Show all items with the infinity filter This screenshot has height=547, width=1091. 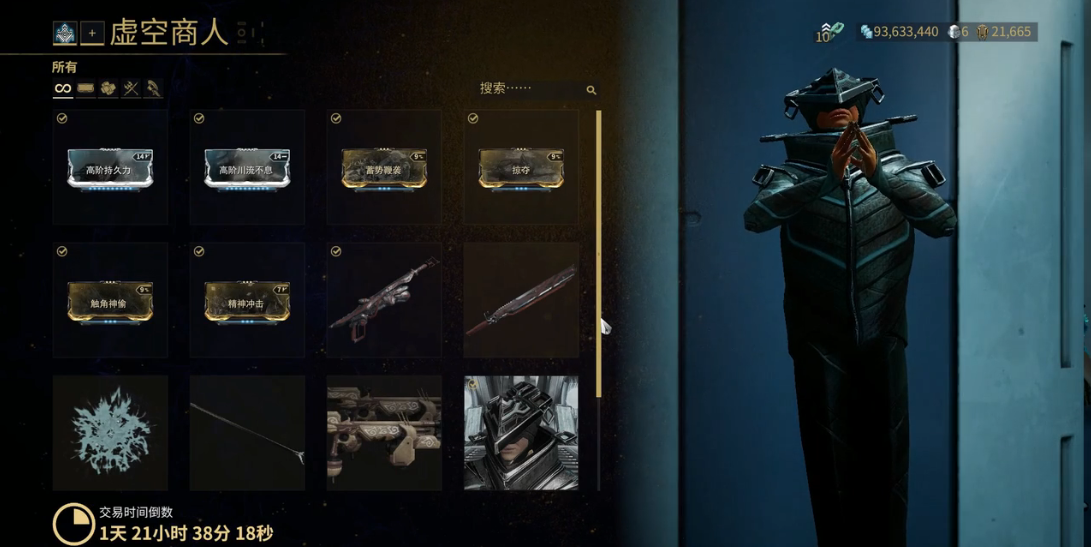click(x=63, y=89)
